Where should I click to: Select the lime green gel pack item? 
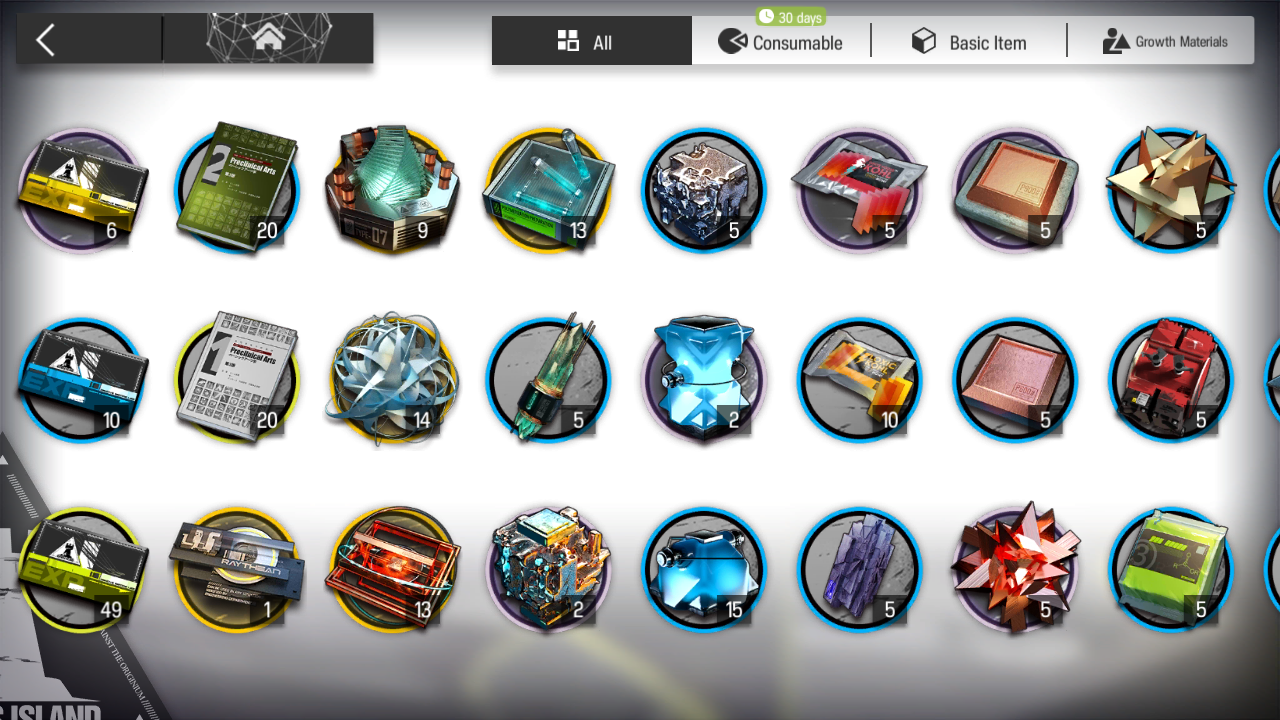(1170, 570)
